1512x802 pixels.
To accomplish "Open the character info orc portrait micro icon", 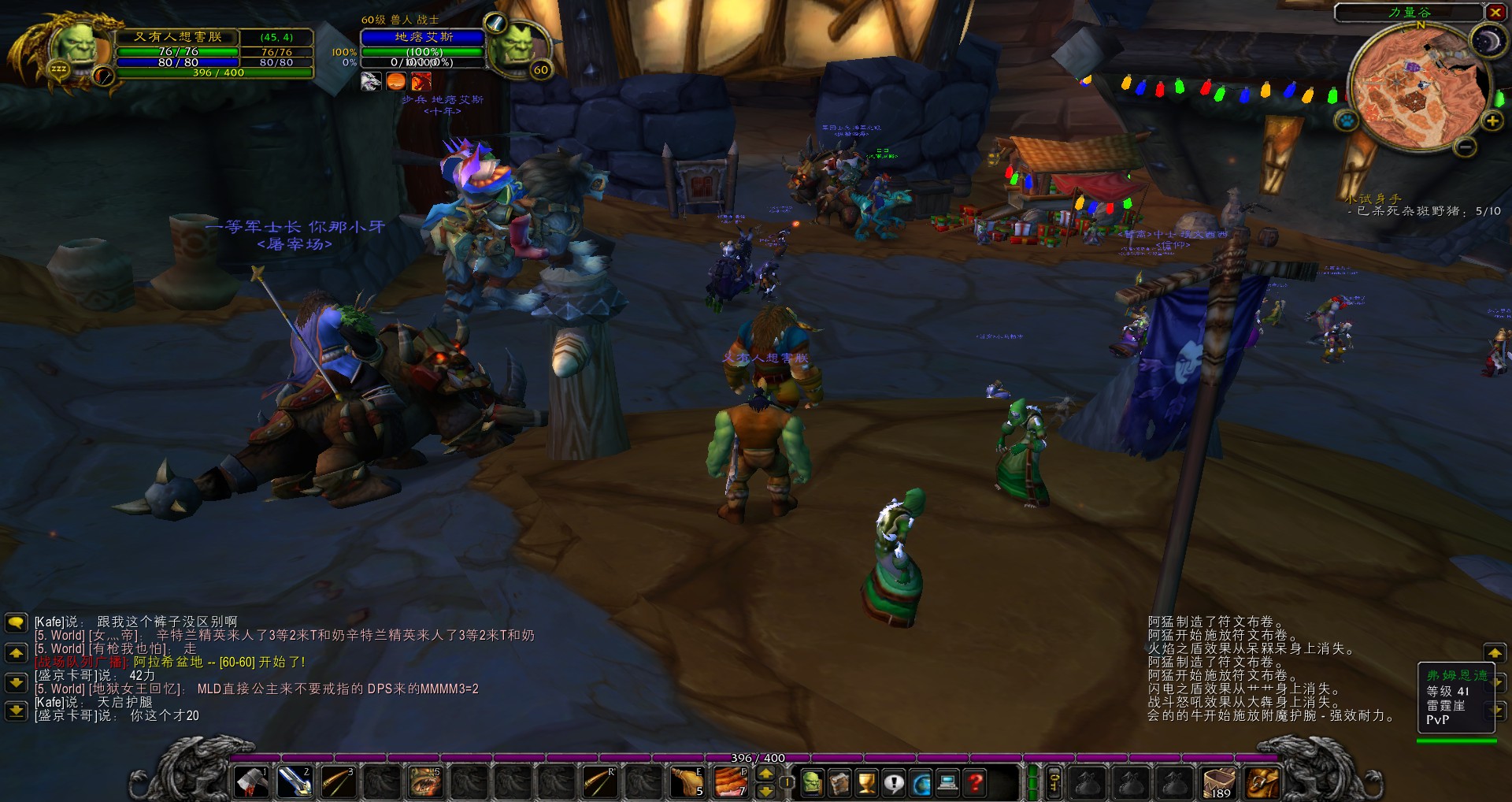I will point(813,783).
